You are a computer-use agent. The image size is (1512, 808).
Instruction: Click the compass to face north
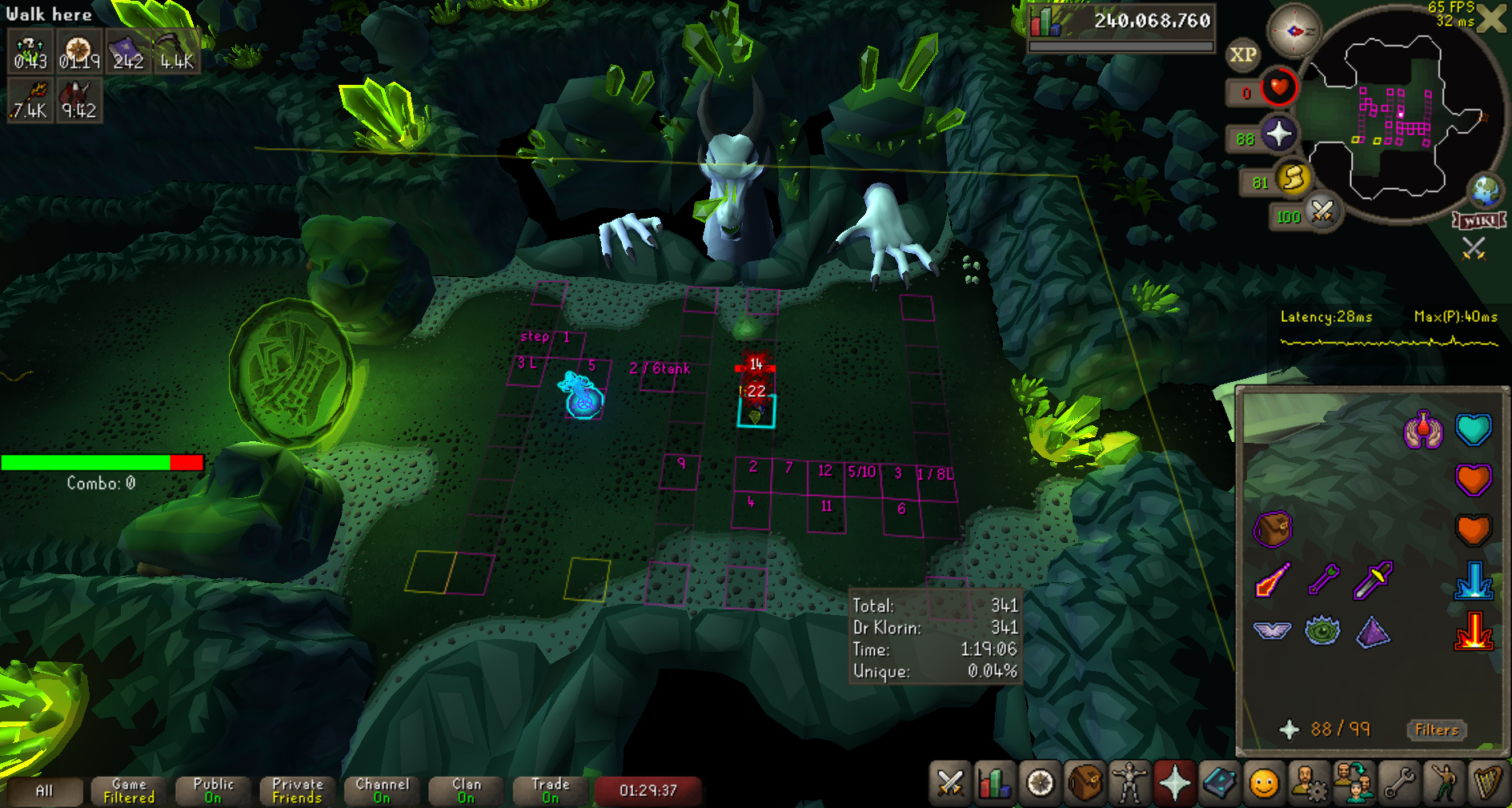coord(1293,31)
